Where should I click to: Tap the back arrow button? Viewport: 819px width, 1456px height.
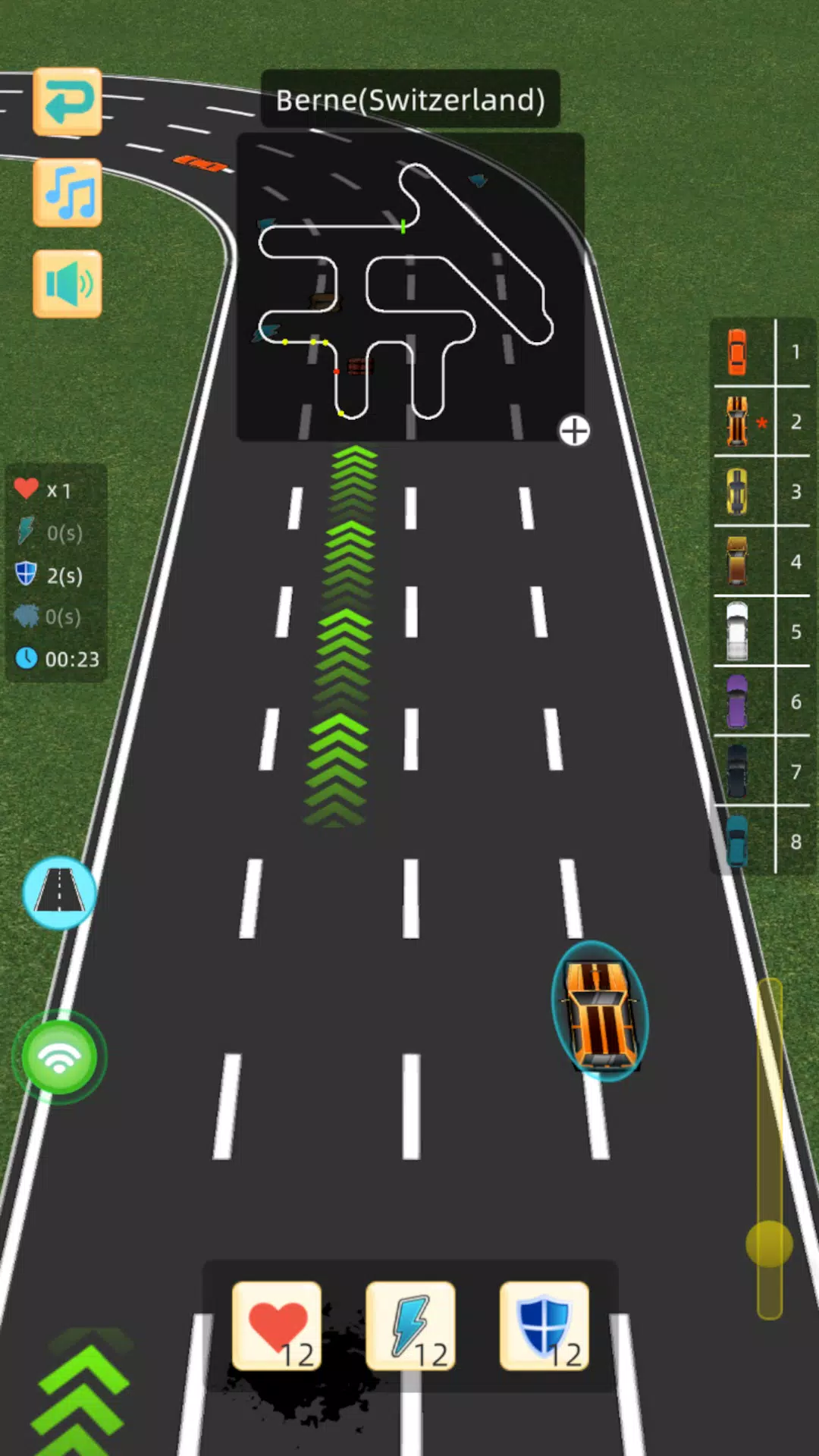[67, 102]
